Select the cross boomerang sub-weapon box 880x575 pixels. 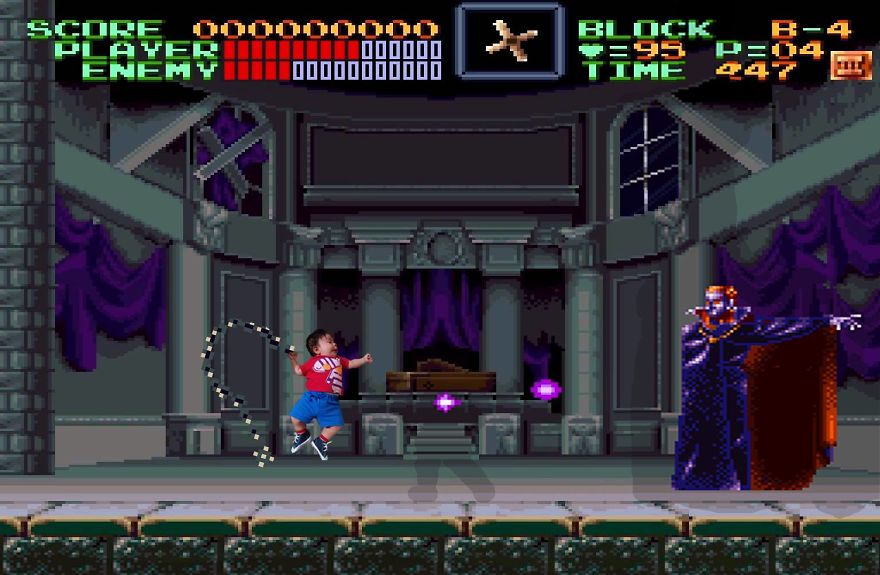tap(510, 40)
